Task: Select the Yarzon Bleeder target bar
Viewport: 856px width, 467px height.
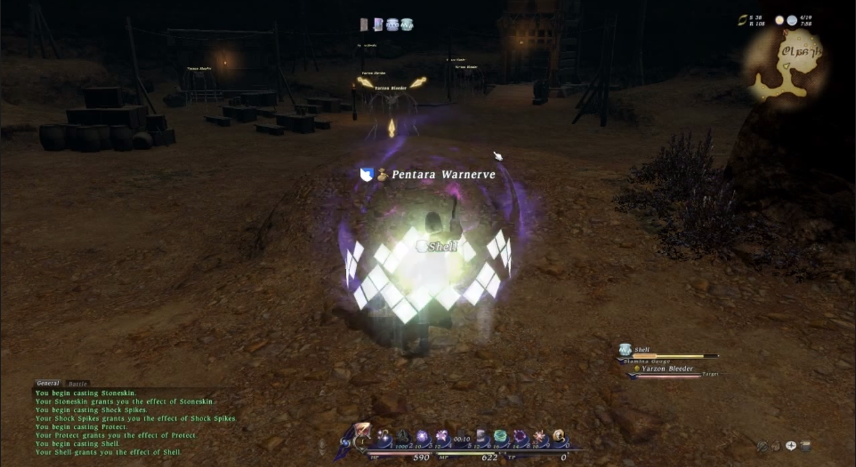Action: (x=667, y=370)
